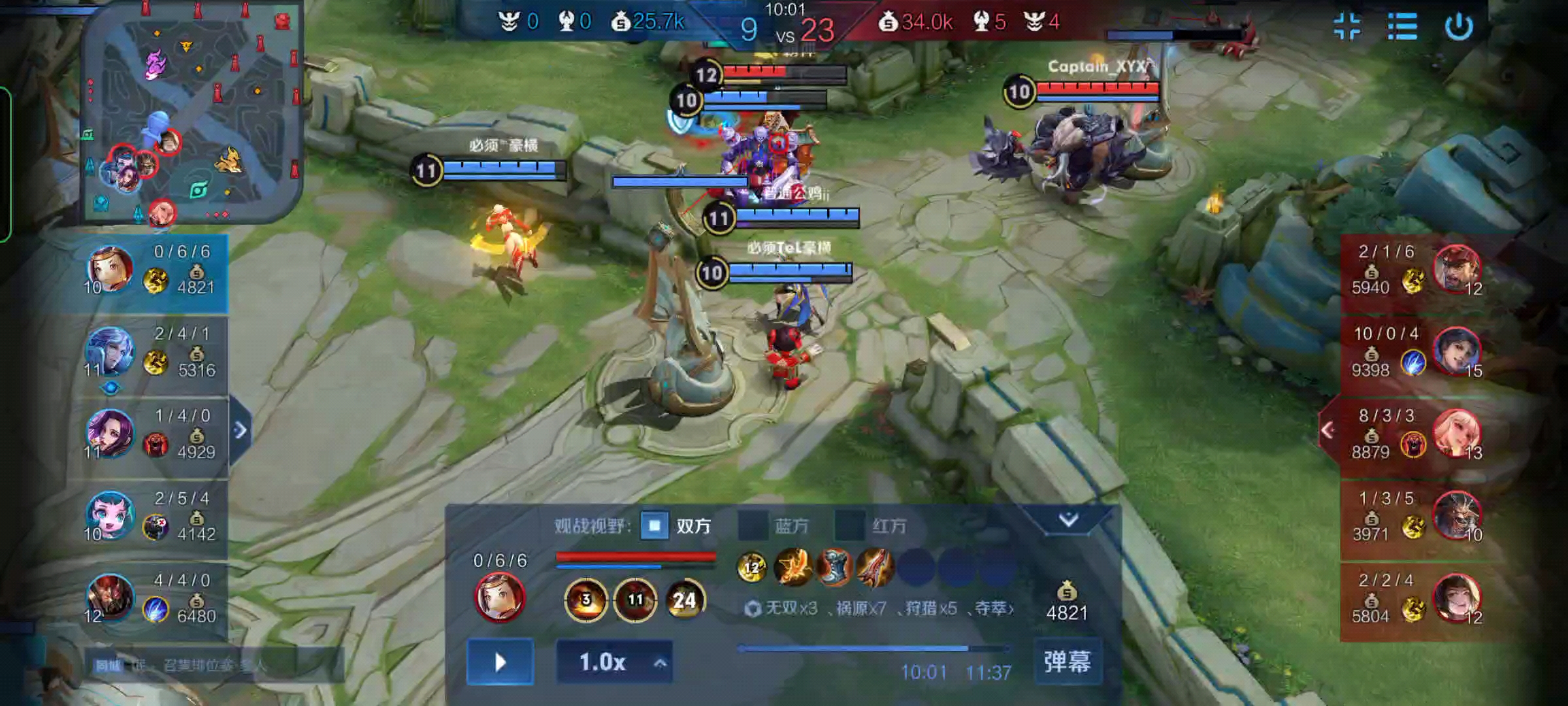Open the 1.0x playback speed dropdown

coord(614,662)
